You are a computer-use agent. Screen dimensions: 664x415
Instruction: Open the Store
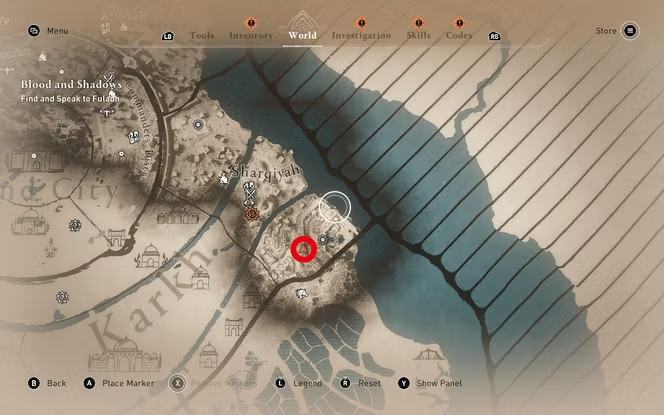pos(617,31)
